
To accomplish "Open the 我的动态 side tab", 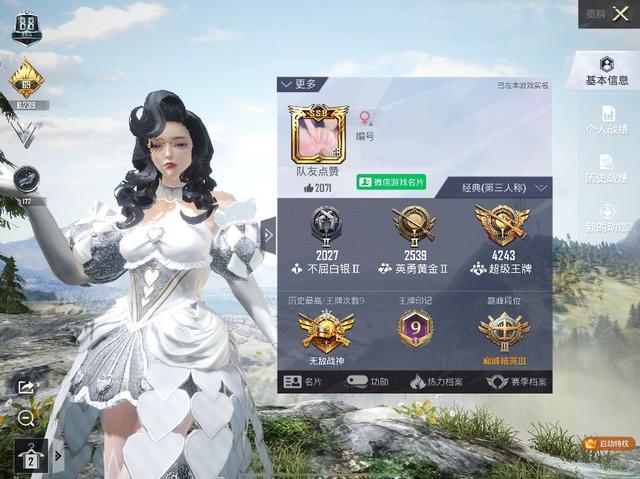I will [x=606, y=218].
